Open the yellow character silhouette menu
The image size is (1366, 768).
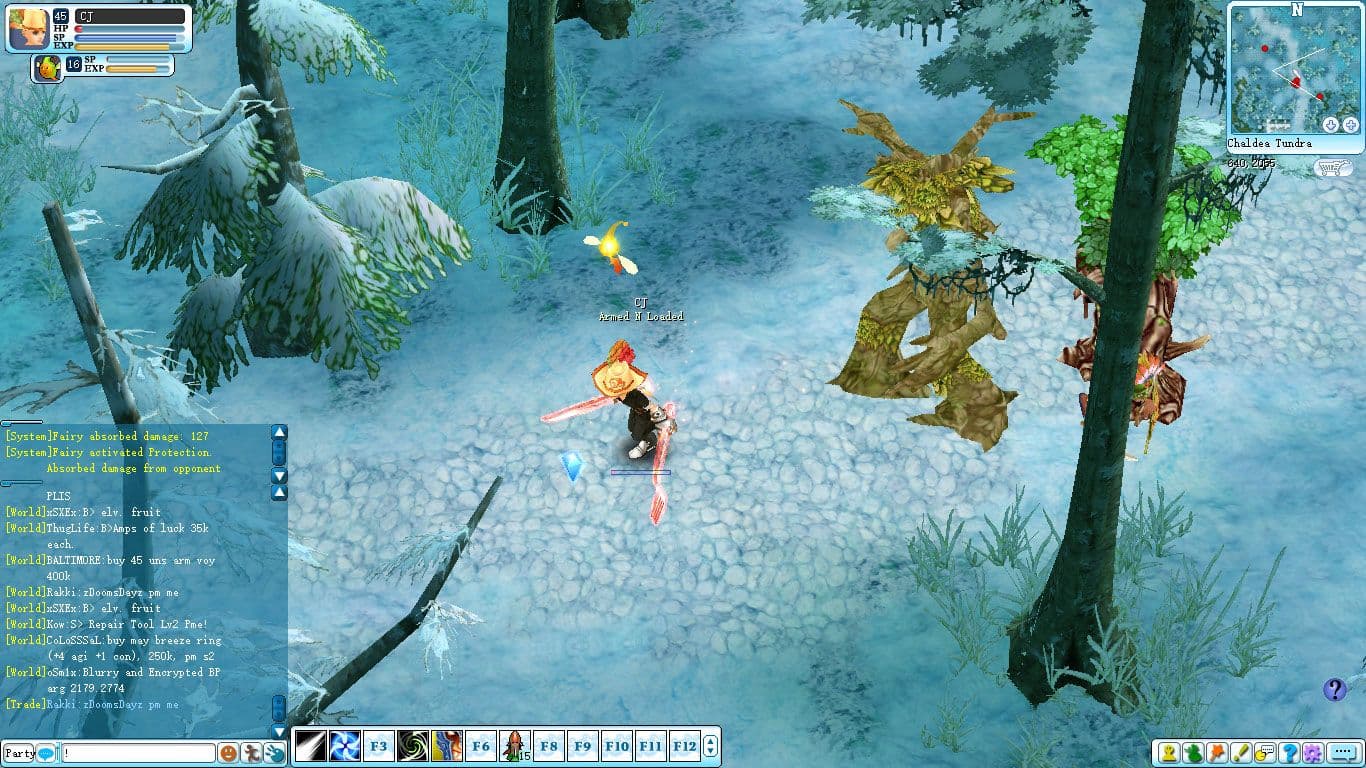1167,753
